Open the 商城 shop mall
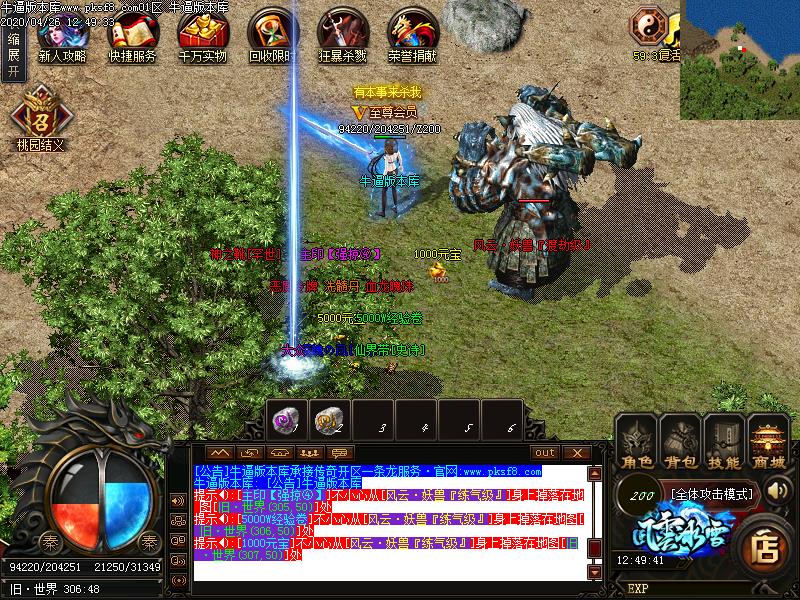The height and width of the screenshot is (600, 800). [768, 444]
